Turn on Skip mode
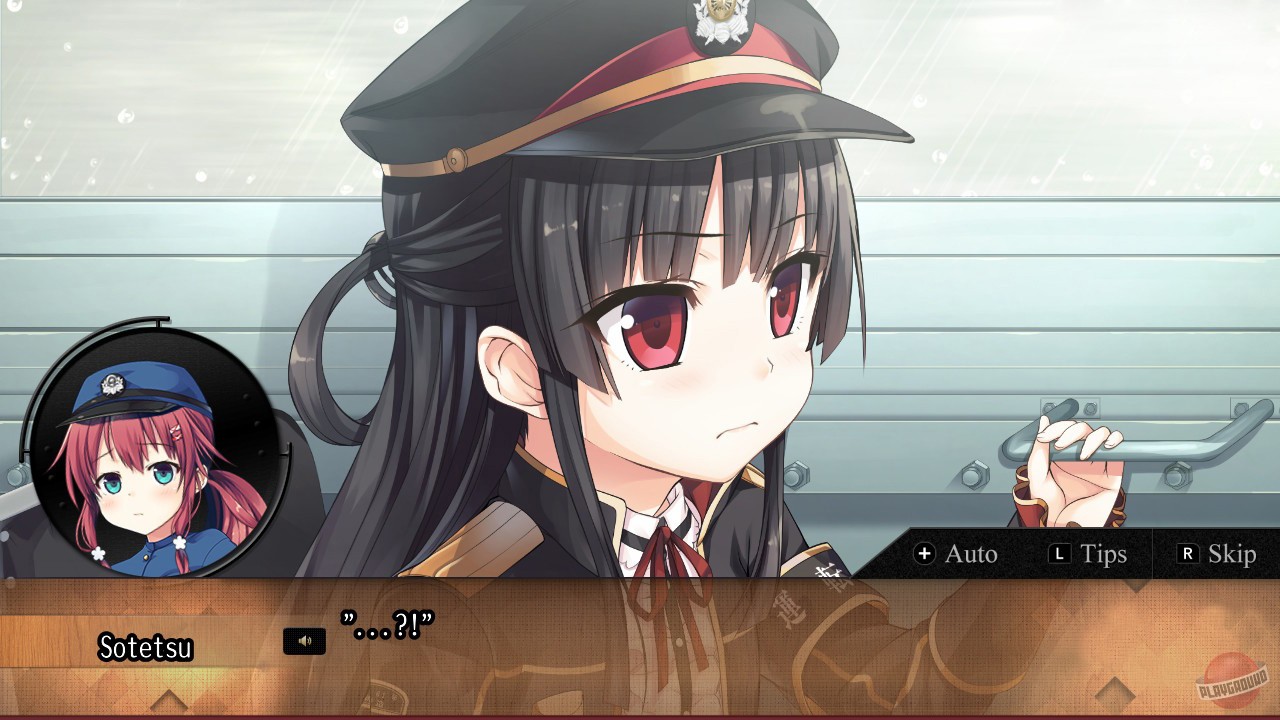The image size is (1280, 720). pos(1220,554)
